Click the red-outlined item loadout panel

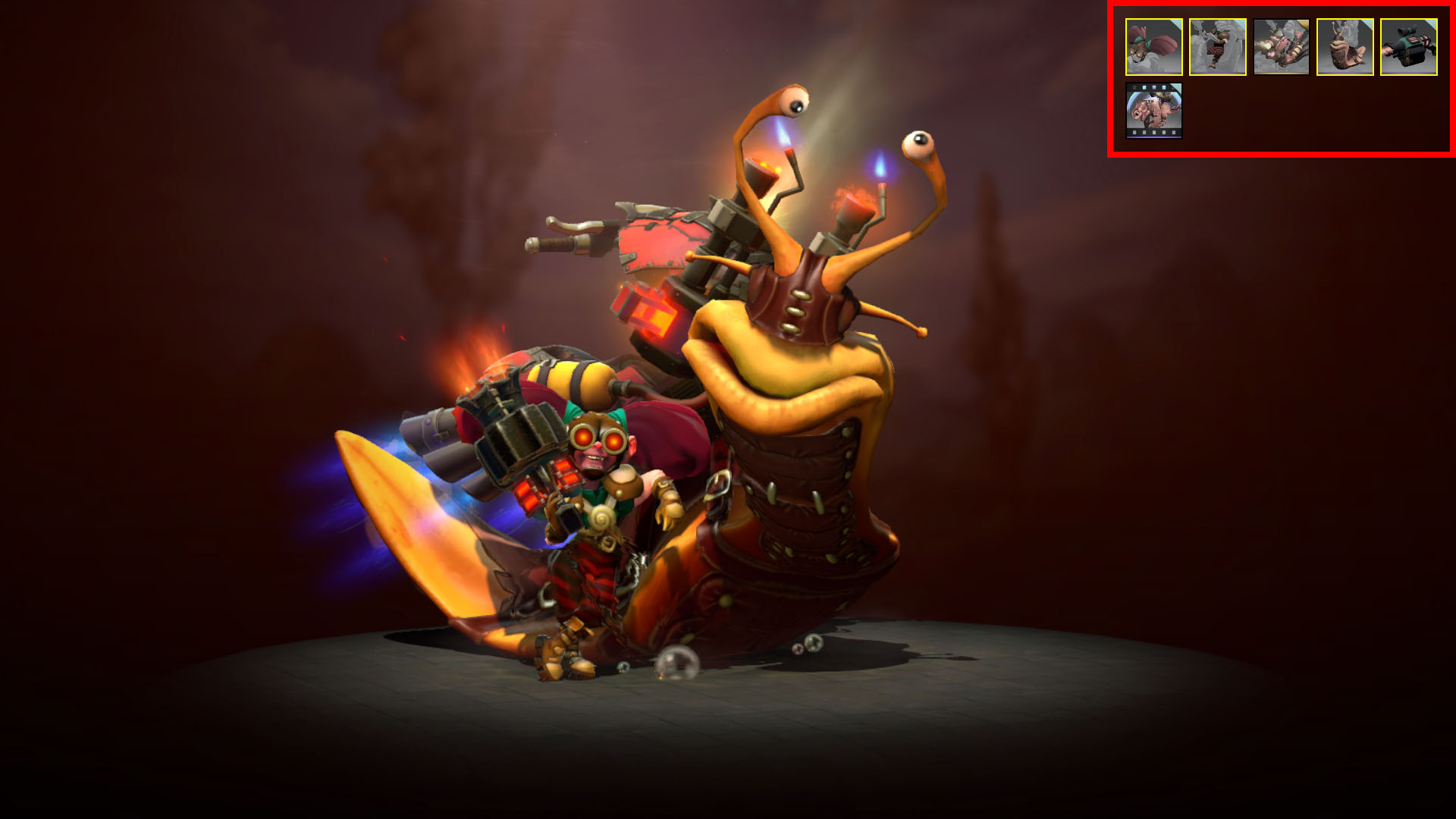coord(1282,80)
